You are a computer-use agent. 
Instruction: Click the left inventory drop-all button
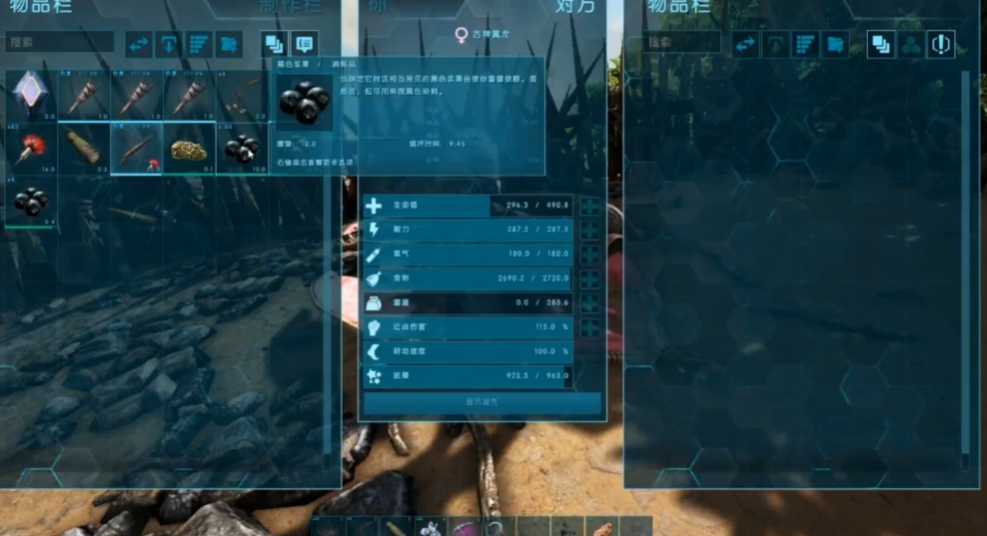(x=169, y=44)
